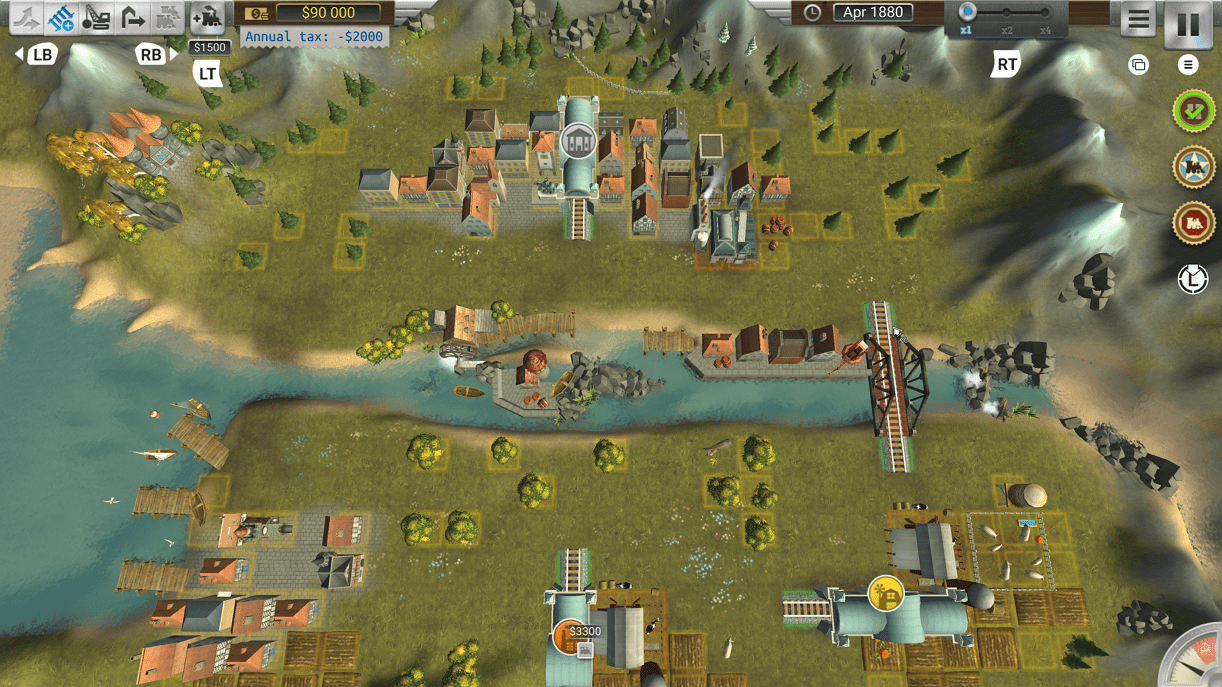Pause the game

(x=1188, y=24)
